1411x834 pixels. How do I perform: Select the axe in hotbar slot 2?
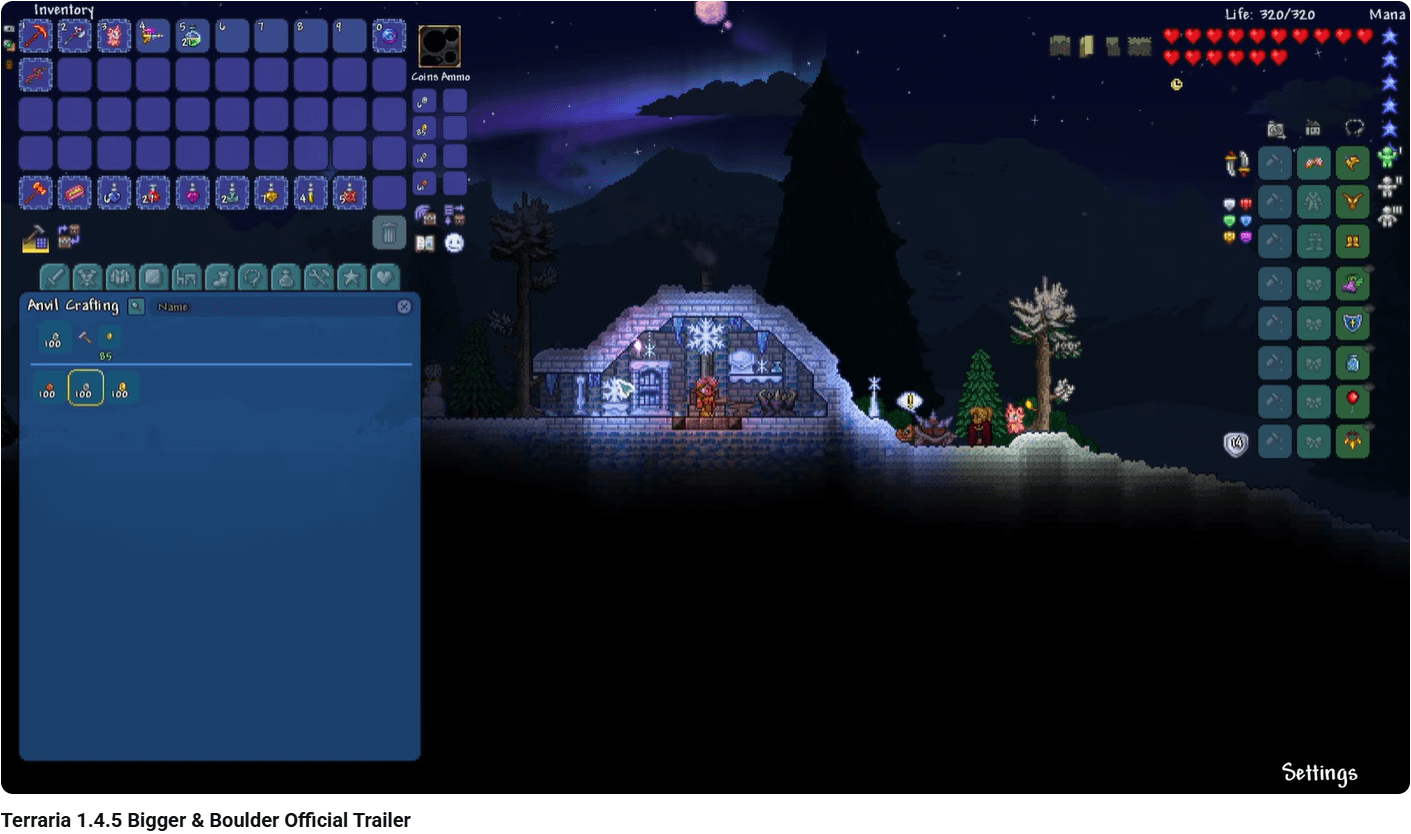point(76,36)
